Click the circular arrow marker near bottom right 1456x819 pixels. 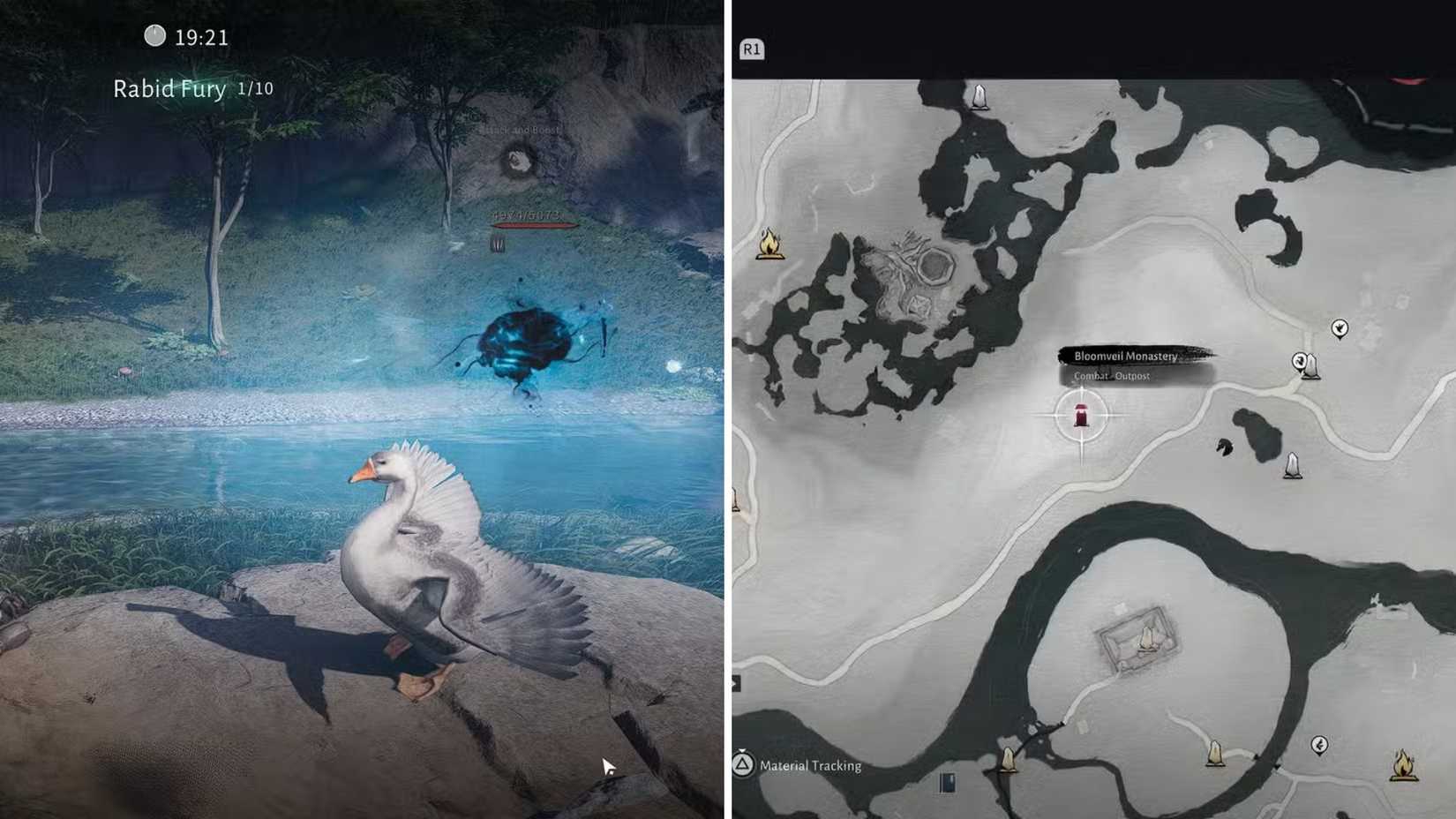(x=1320, y=746)
